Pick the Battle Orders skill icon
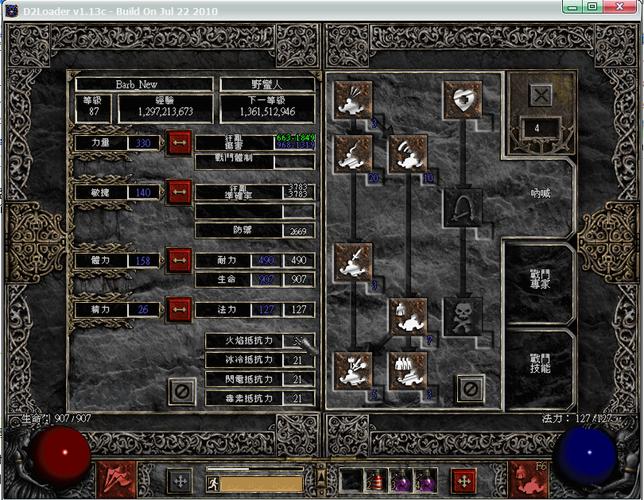The height and width of the screenshot is (500, 644). click(x=407, y=316)
